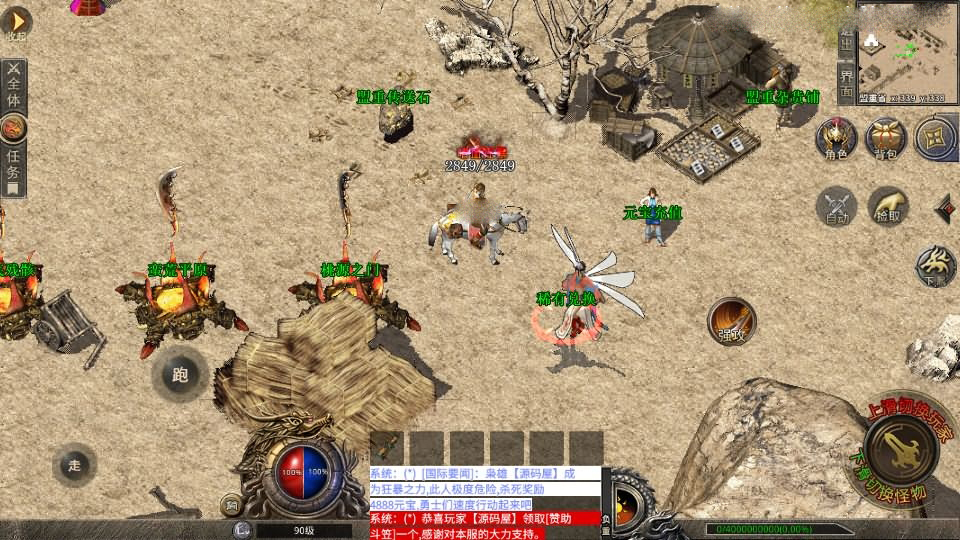Activate the 强攻 attack skill
960x540 pixels.
[731, 320]
